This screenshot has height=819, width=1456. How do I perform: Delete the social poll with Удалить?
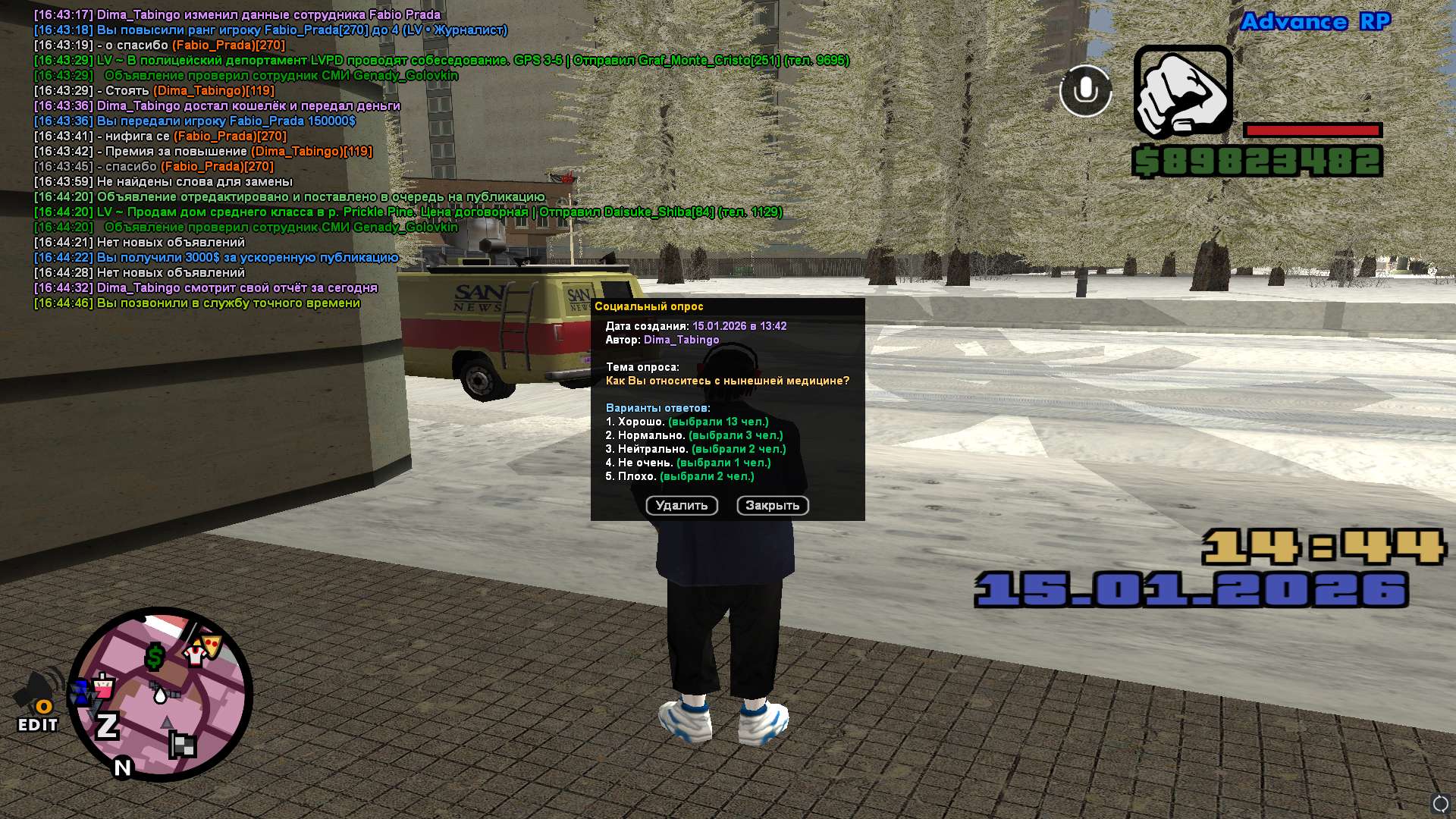tap(681, 506)
